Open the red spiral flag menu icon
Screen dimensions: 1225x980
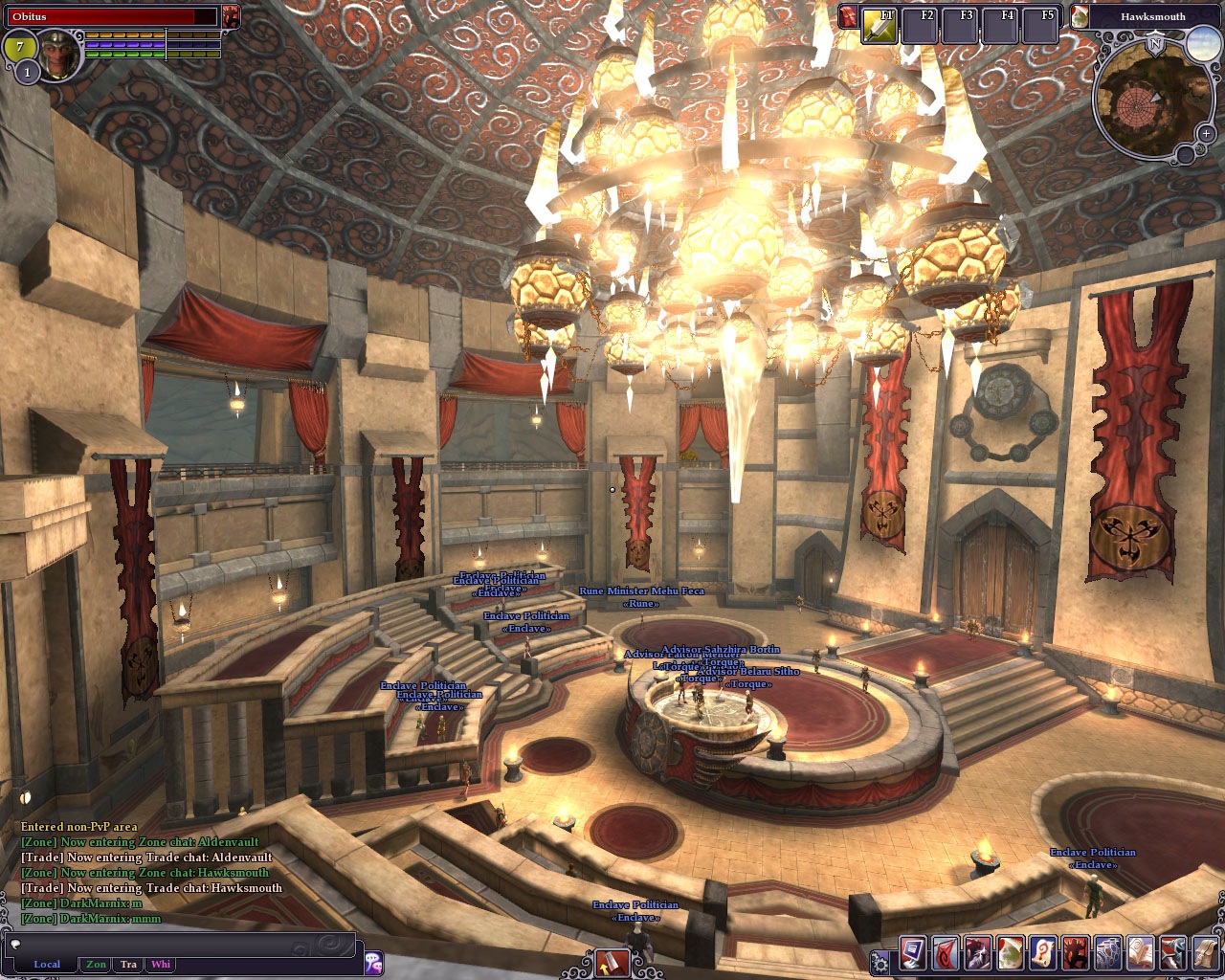click(x=945, y=954)
